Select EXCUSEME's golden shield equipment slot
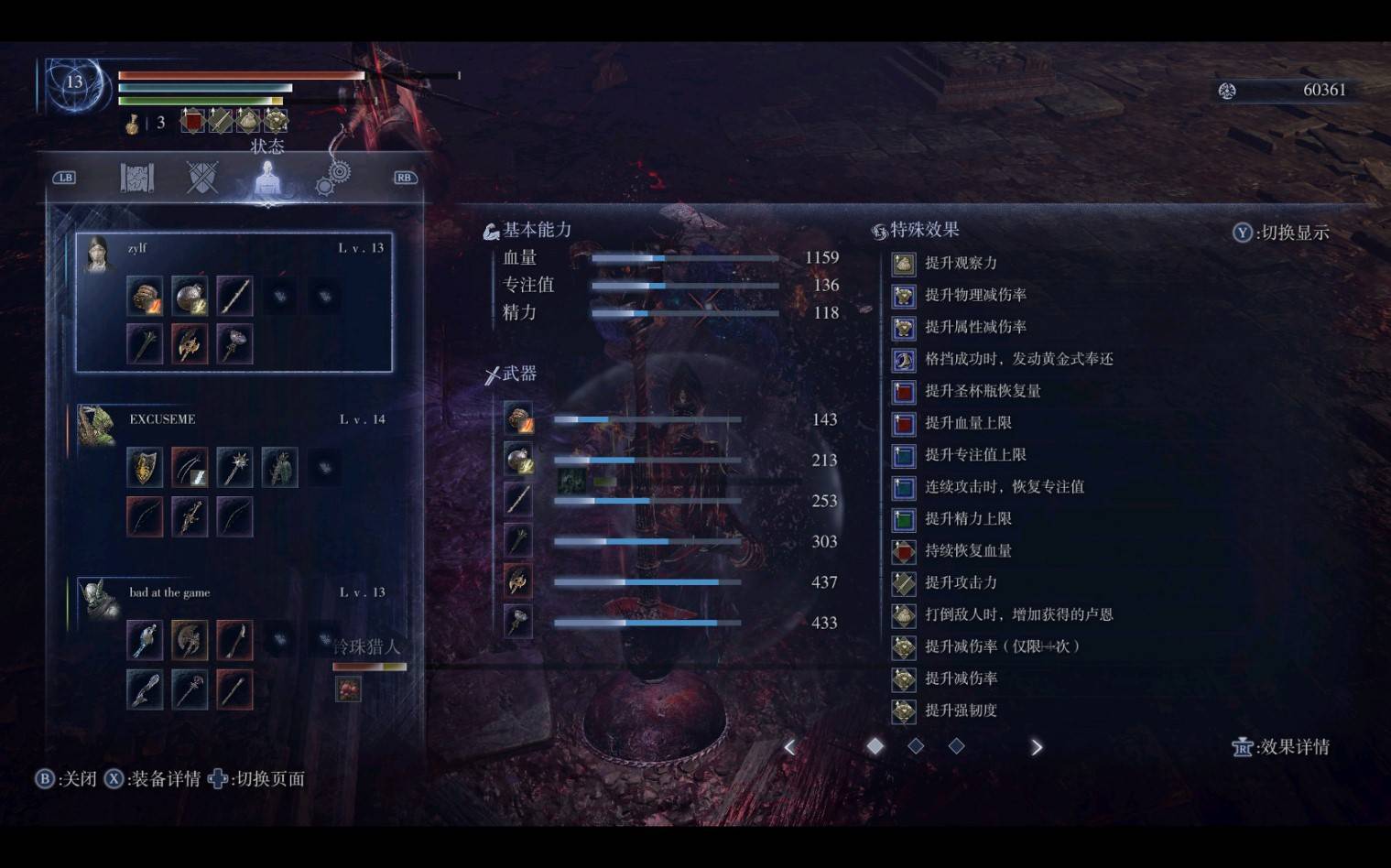This screenshot has width=1391, height=868. tap(145, 468)
